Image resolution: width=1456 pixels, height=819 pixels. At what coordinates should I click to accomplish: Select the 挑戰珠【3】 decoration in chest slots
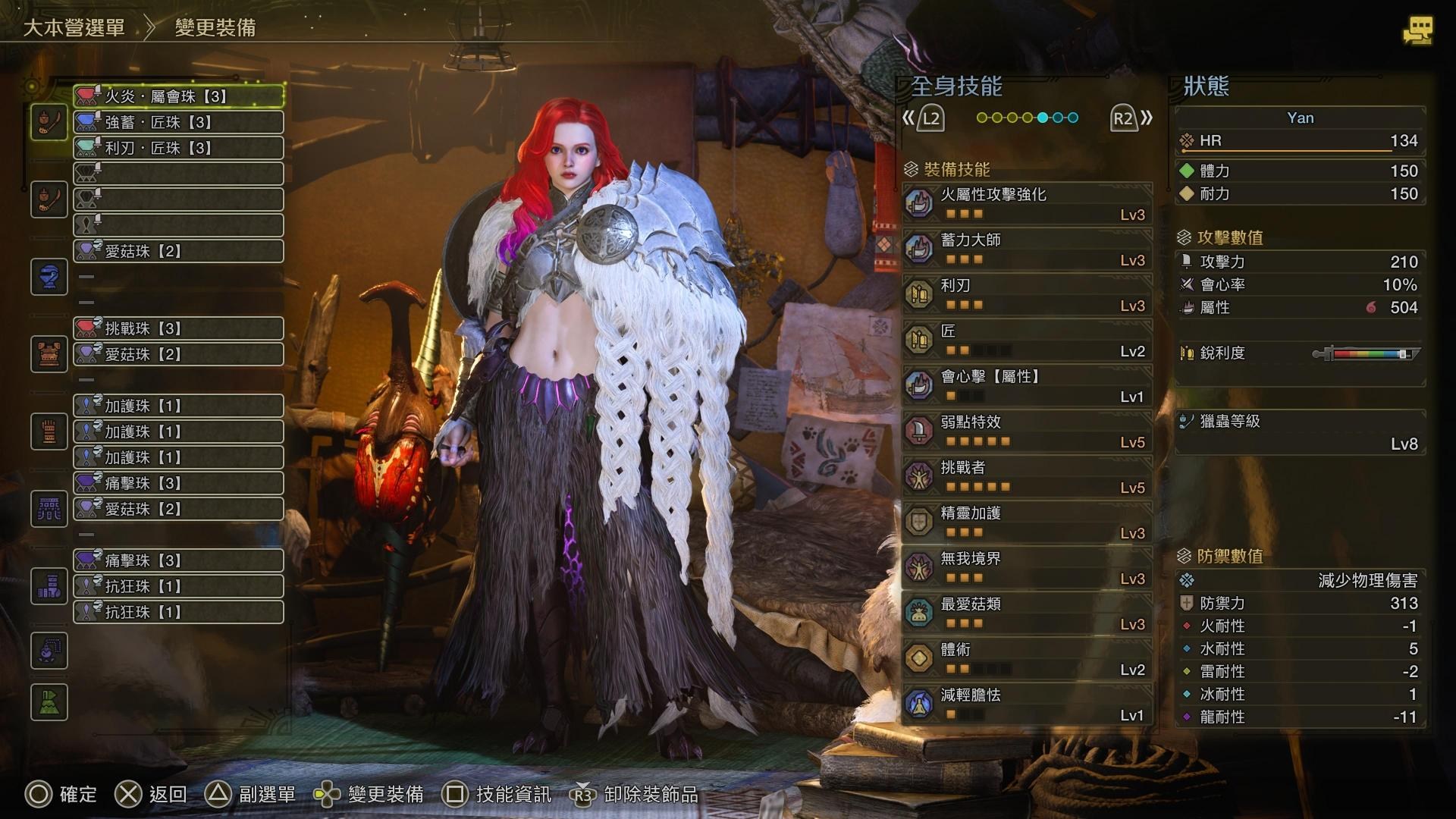click(x=178, y=328)
